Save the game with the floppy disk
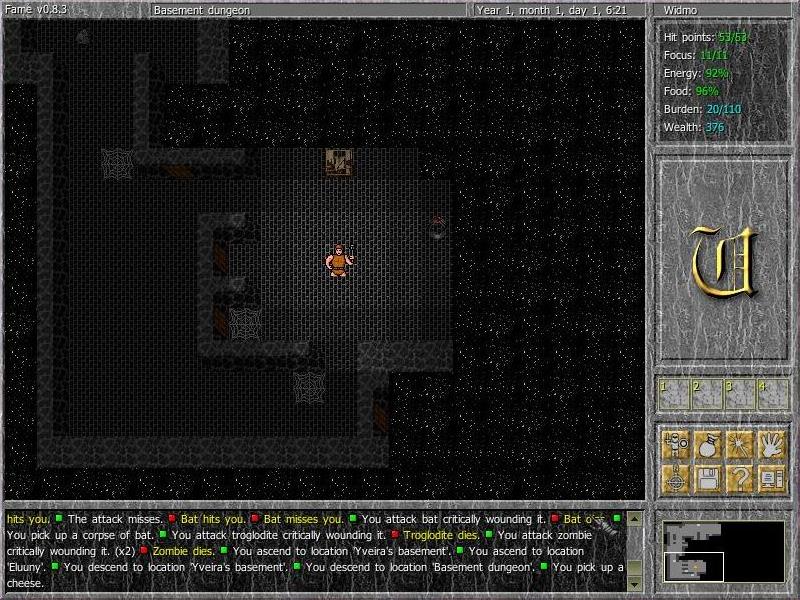Viewport: 800px width, 600px height. tap(707, 477)
